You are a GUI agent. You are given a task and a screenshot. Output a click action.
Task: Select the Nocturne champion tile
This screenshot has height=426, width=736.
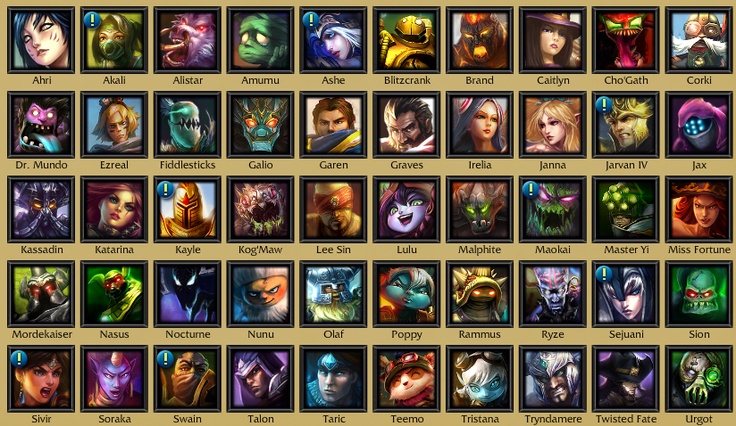pos(186,293)
